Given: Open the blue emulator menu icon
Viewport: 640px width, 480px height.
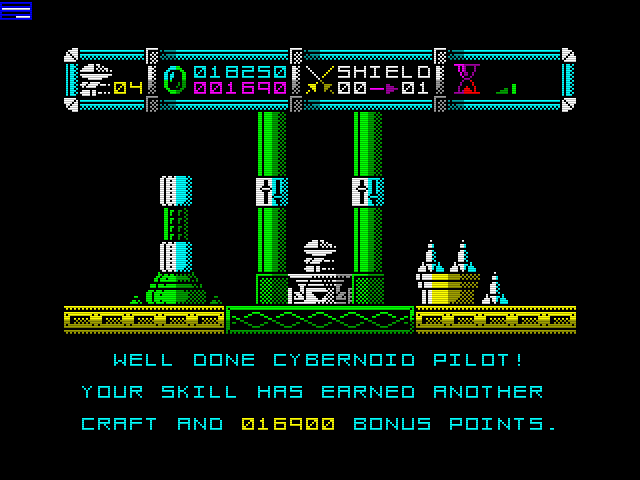Looking at the screenshot, I should coord(16,11).
